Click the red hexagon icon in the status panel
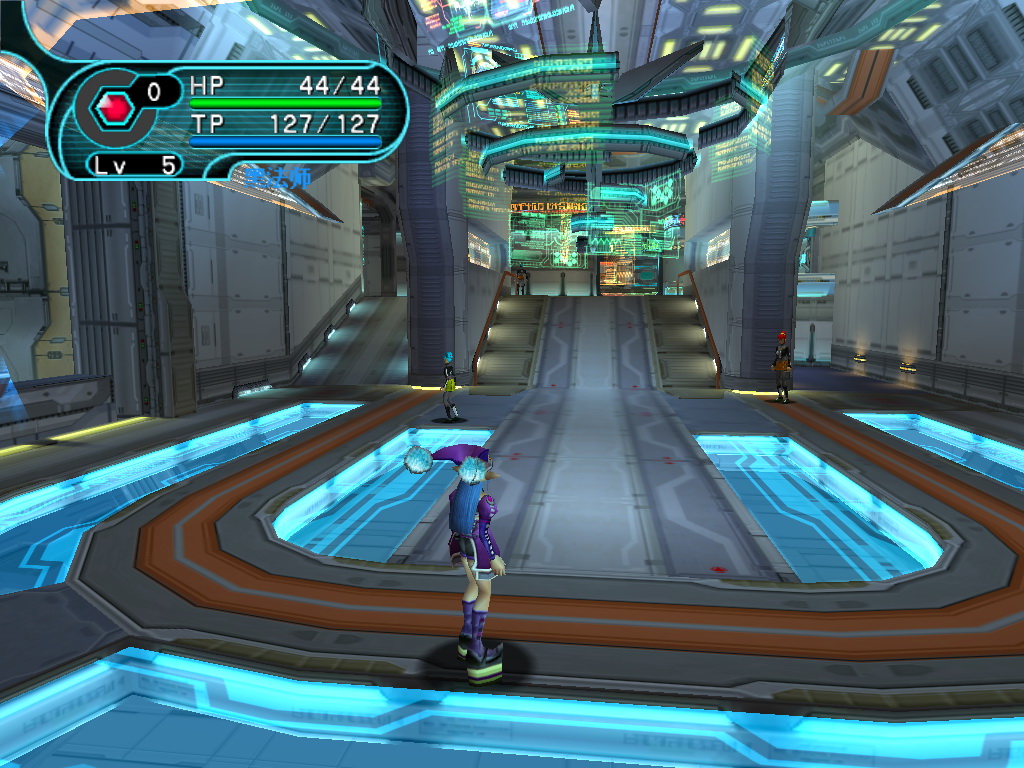This screenshot has width=1024, height=768. click(x=114, y=106)
